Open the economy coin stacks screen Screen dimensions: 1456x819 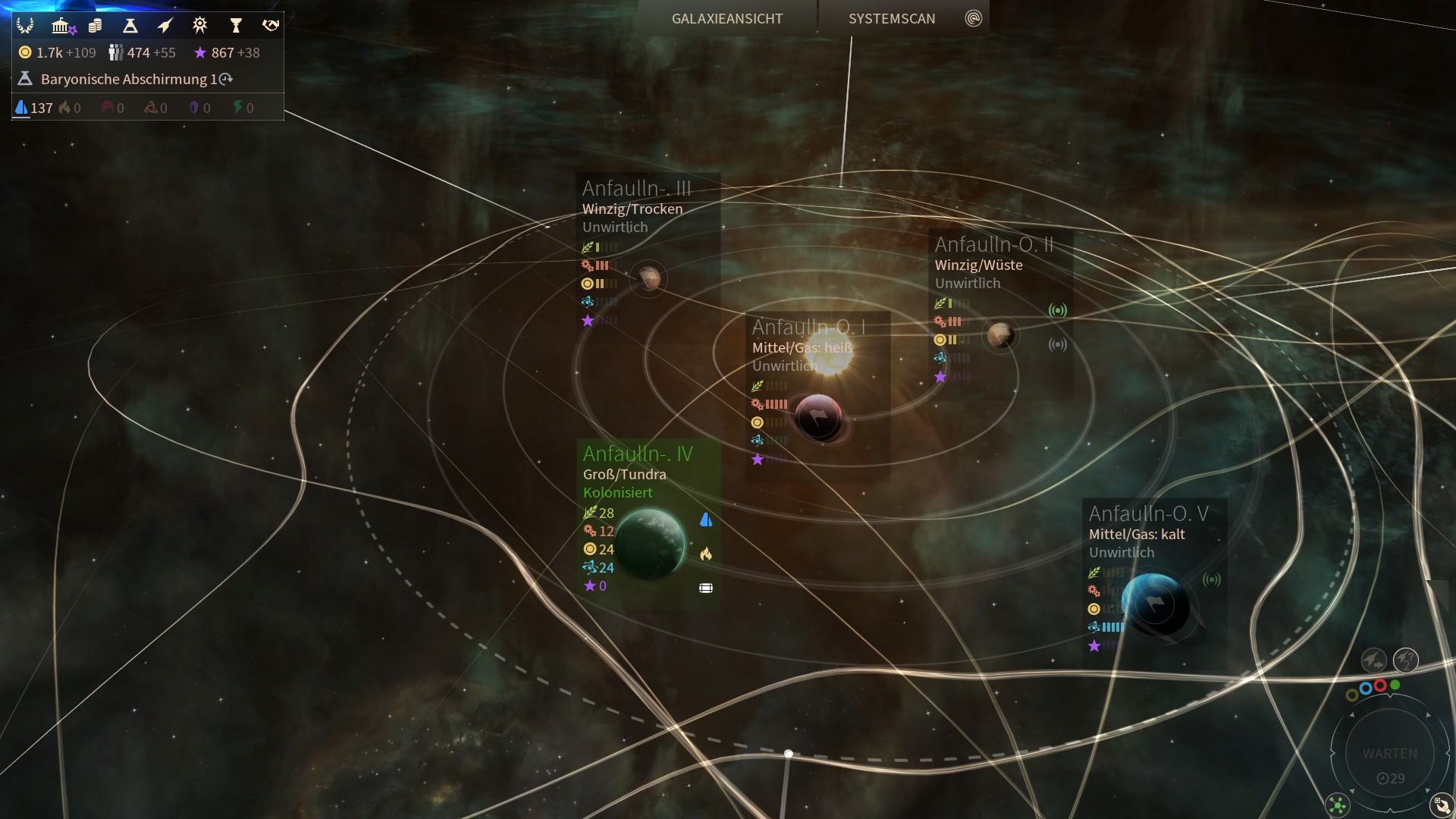coord(95,26)
